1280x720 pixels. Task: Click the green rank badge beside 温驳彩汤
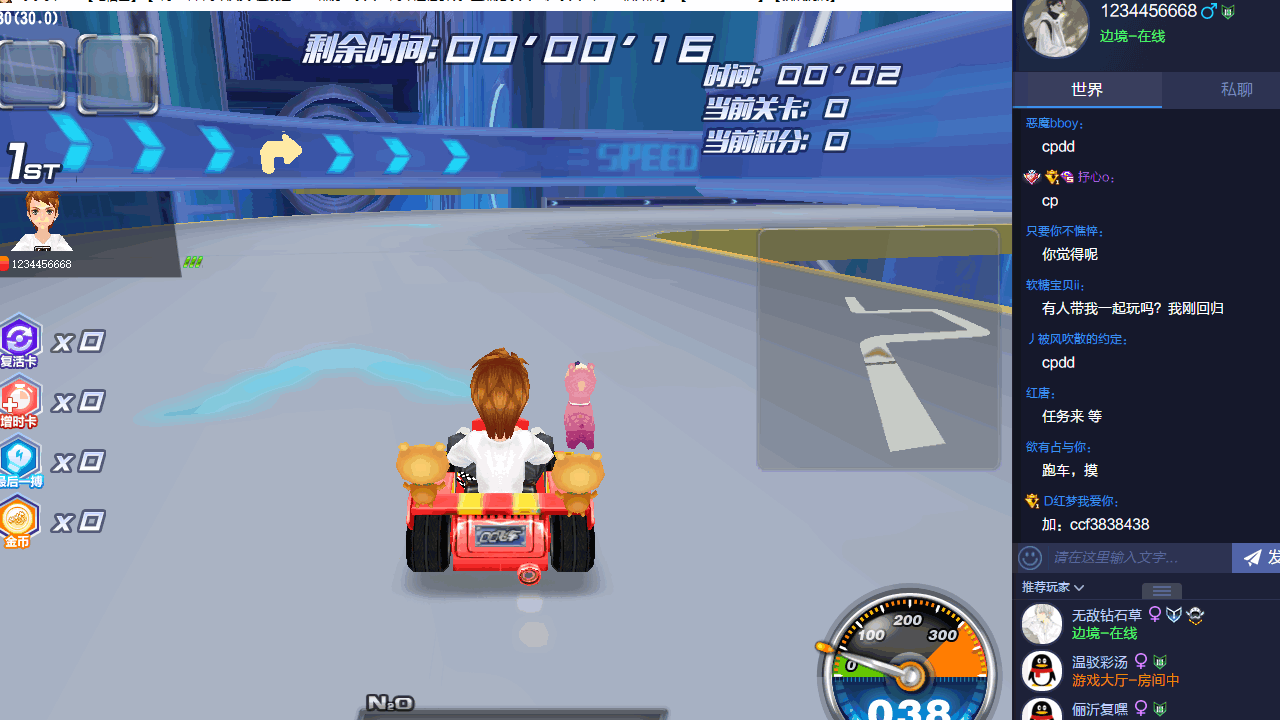(1159, 661)
